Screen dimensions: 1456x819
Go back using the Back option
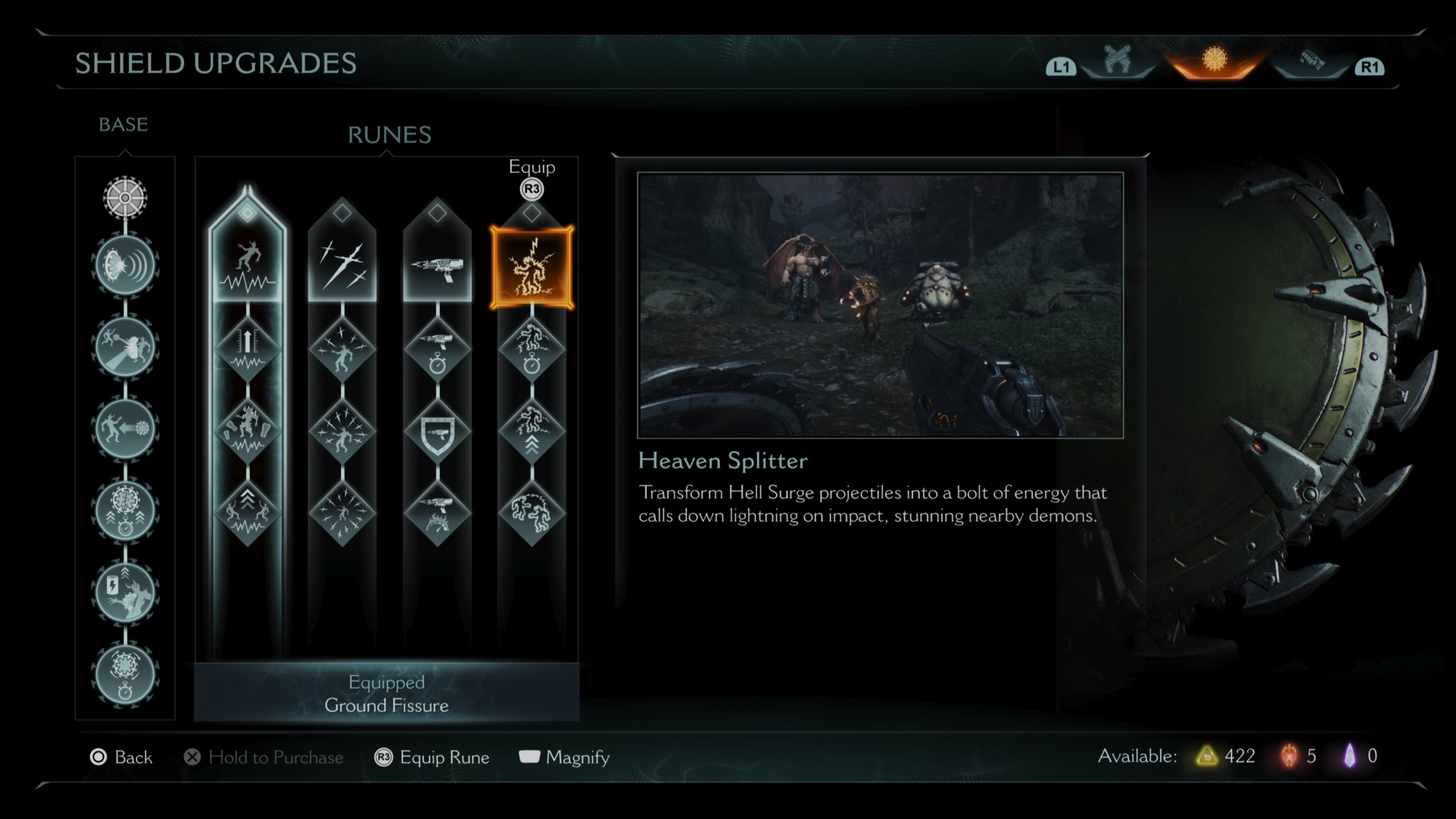pyautogui.click(x=122, y=757)
